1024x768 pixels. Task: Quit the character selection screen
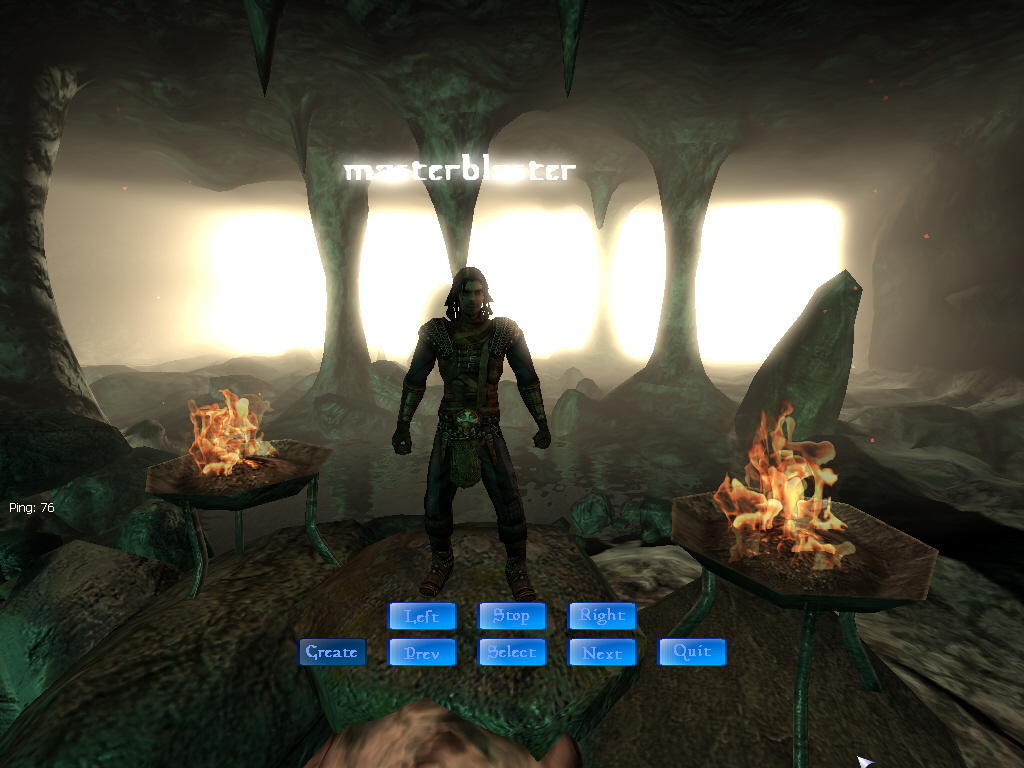692,652
